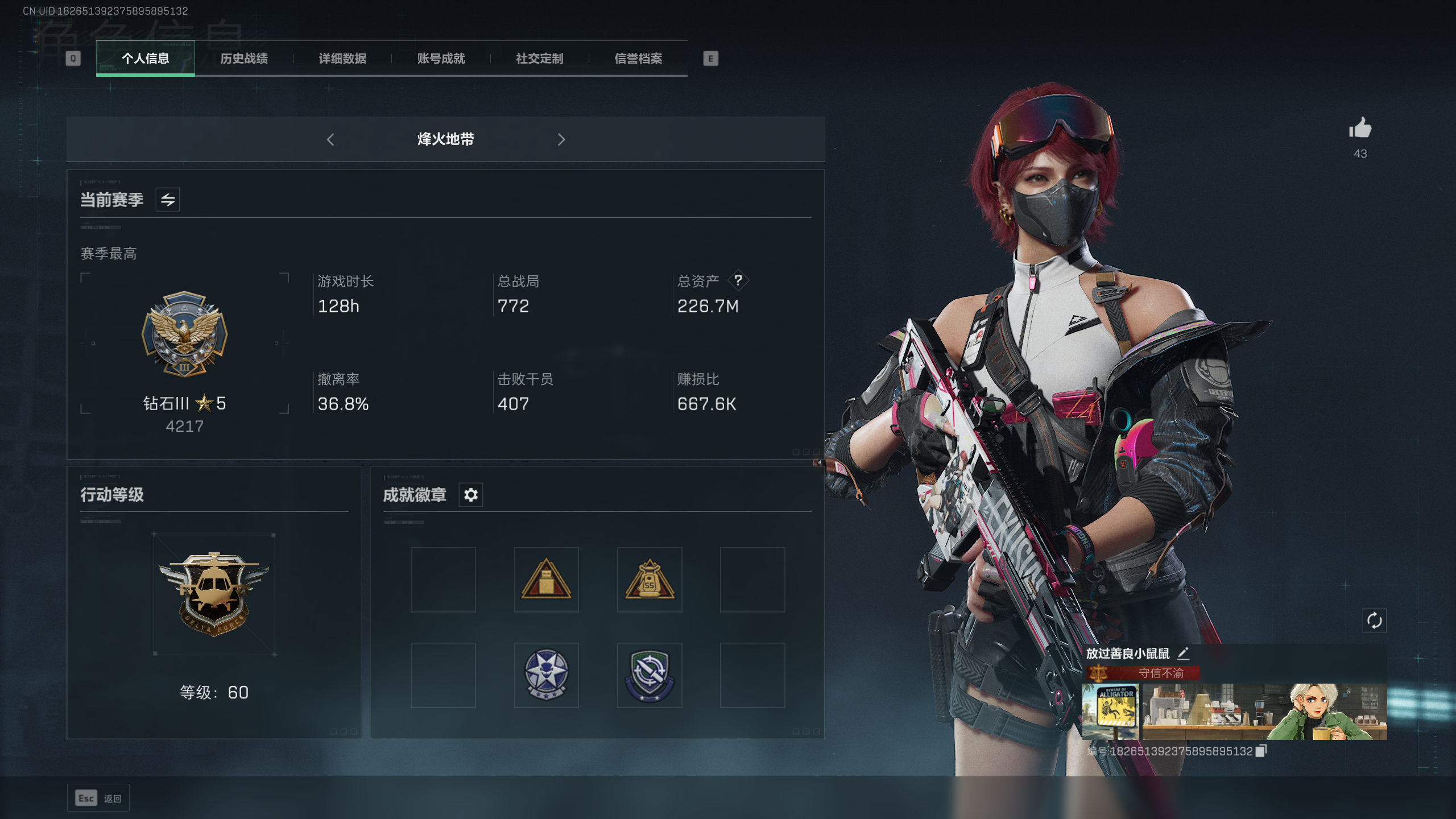Open the 历史战绩 tab
The image size is (1456, 819).
tap(244, 59)
